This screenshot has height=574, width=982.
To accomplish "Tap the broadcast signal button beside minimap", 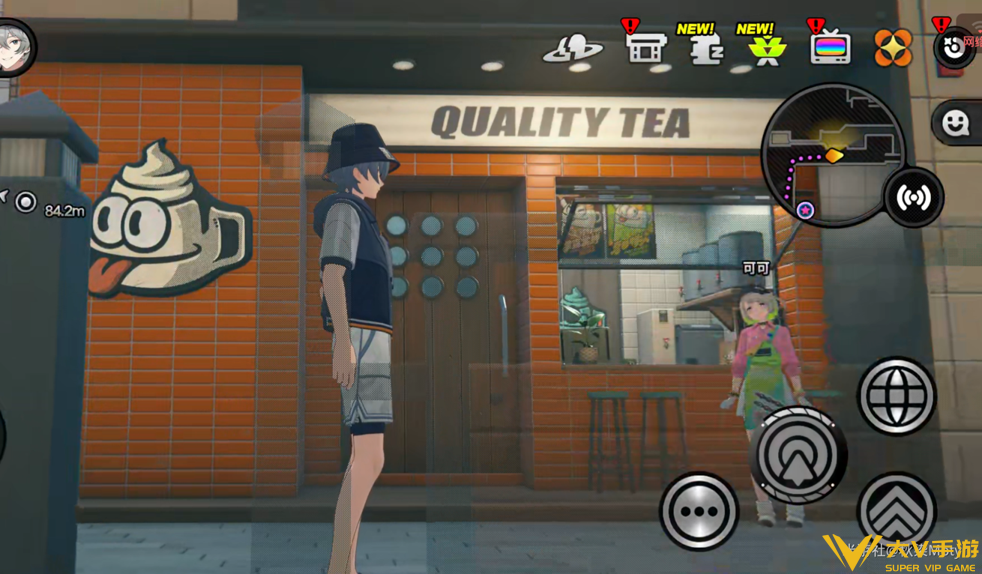I will coord(913,197).
